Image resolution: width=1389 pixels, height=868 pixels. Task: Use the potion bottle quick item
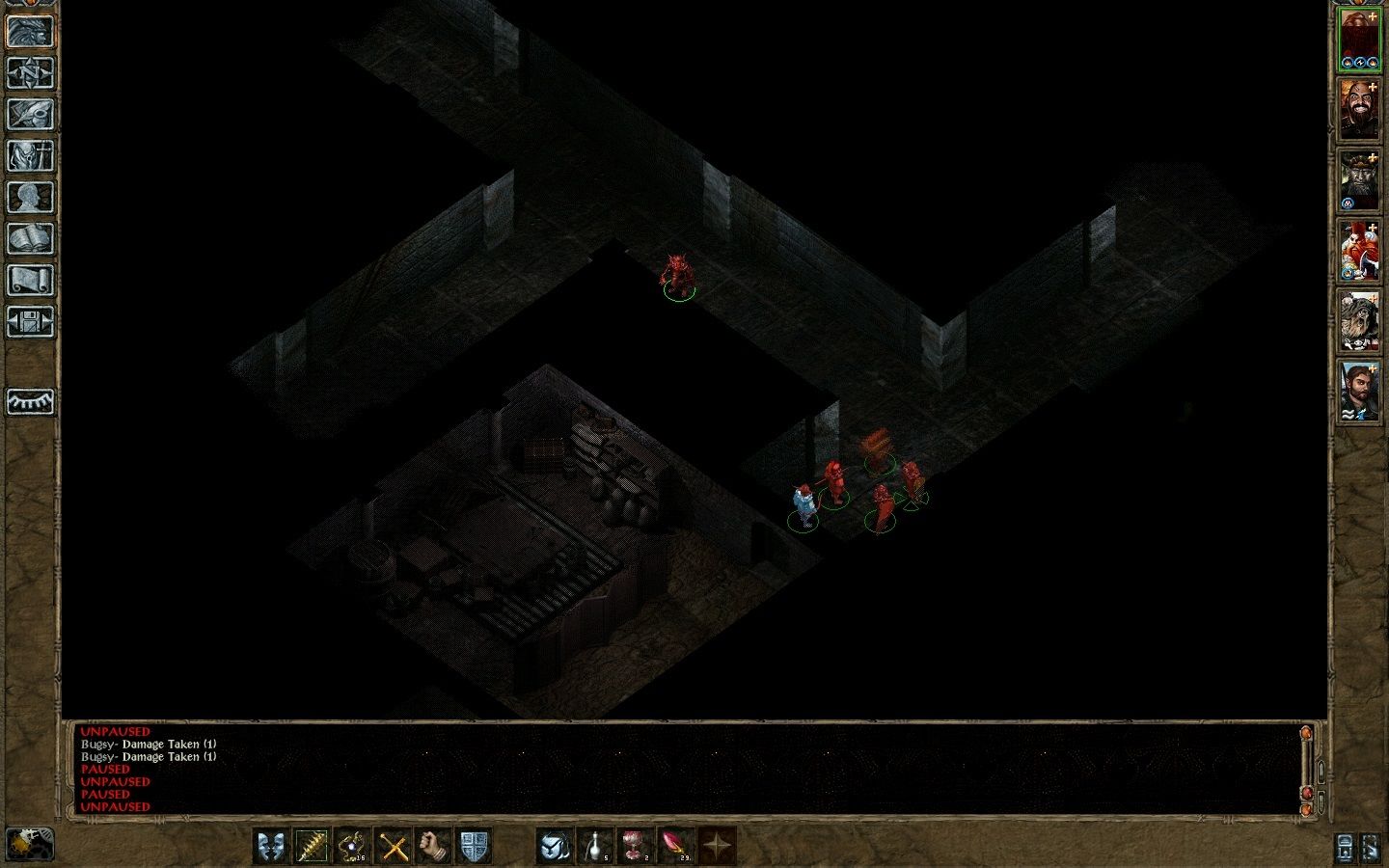pos(593,847)
